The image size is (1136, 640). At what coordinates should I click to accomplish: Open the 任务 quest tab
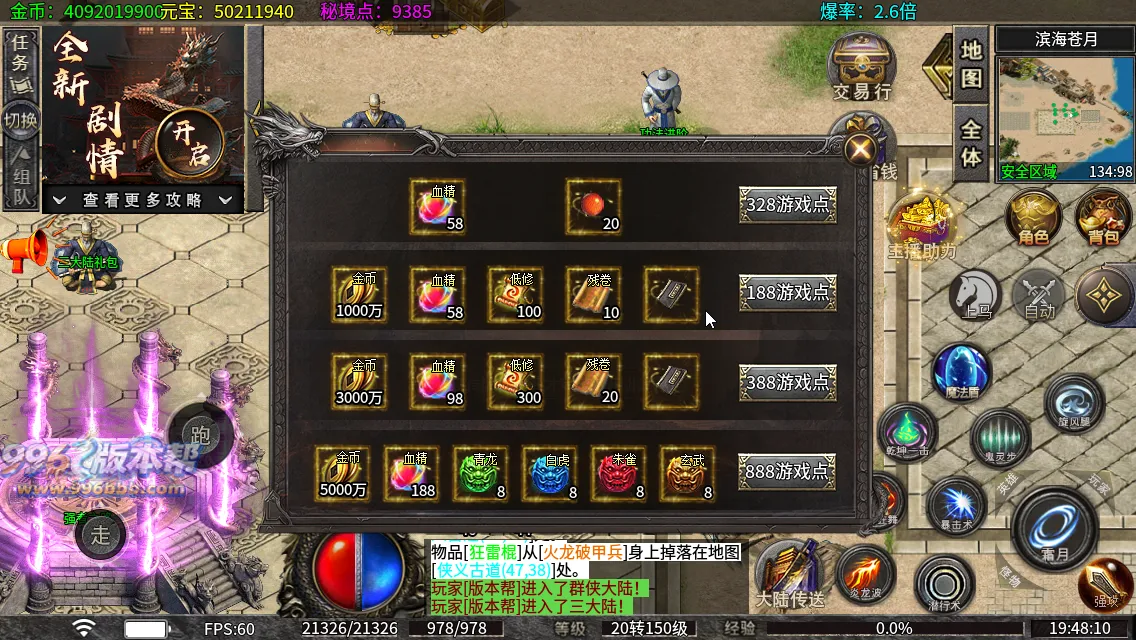click(x=20, y=52)
